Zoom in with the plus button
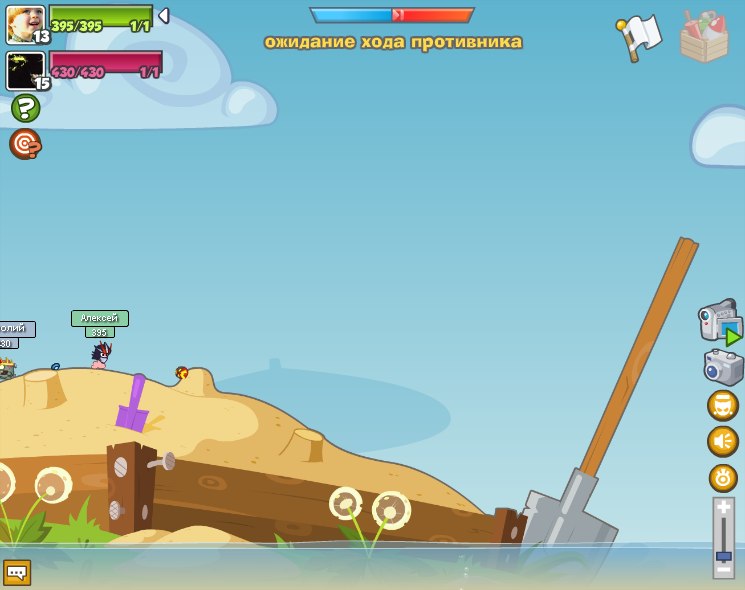The image size is (745, 590). [x=724, y=507]
